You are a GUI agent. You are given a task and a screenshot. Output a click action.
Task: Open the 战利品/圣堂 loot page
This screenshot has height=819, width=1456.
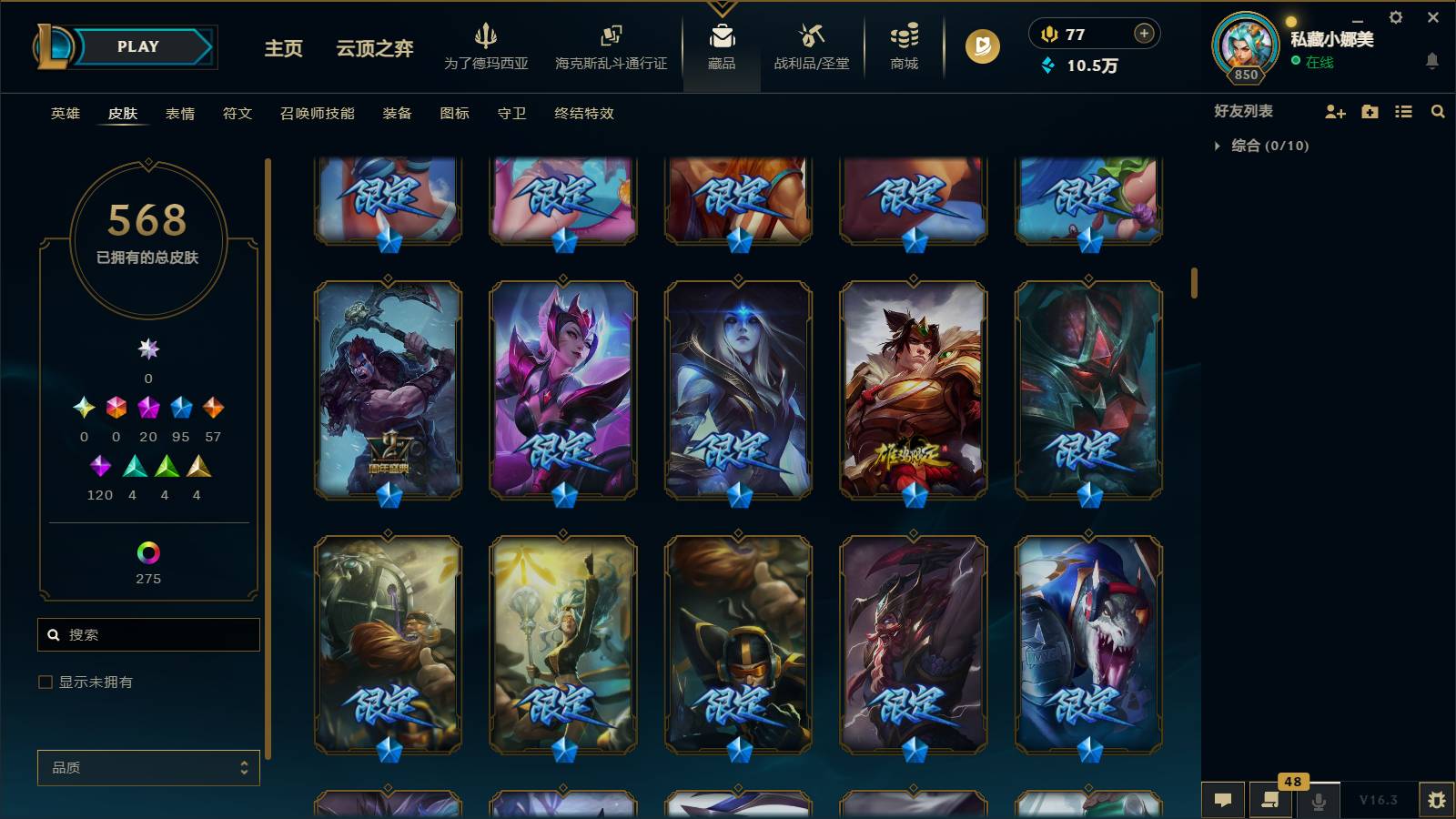pos(809,47)
